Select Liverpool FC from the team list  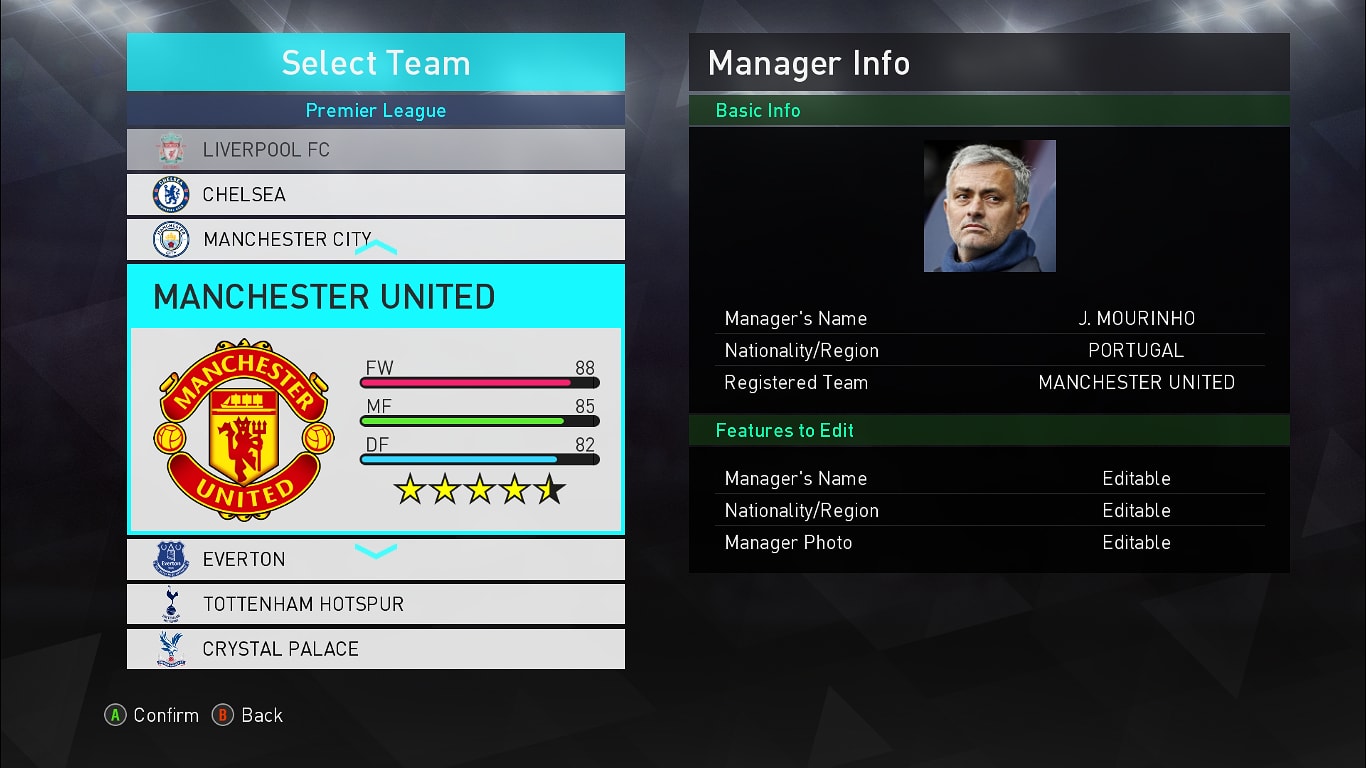point(375,150)
